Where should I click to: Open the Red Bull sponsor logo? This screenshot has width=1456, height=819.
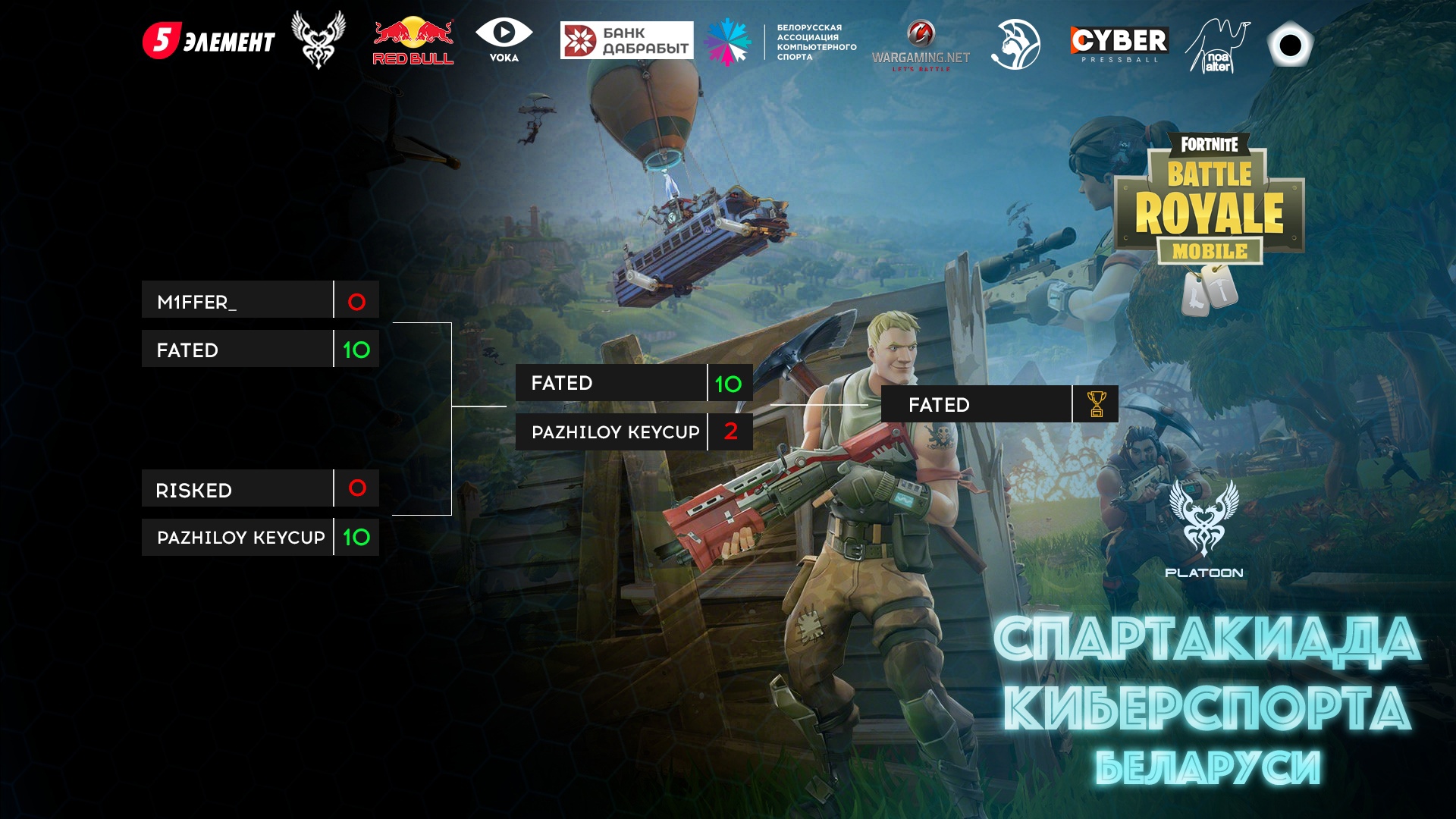[x=413, y=42]
